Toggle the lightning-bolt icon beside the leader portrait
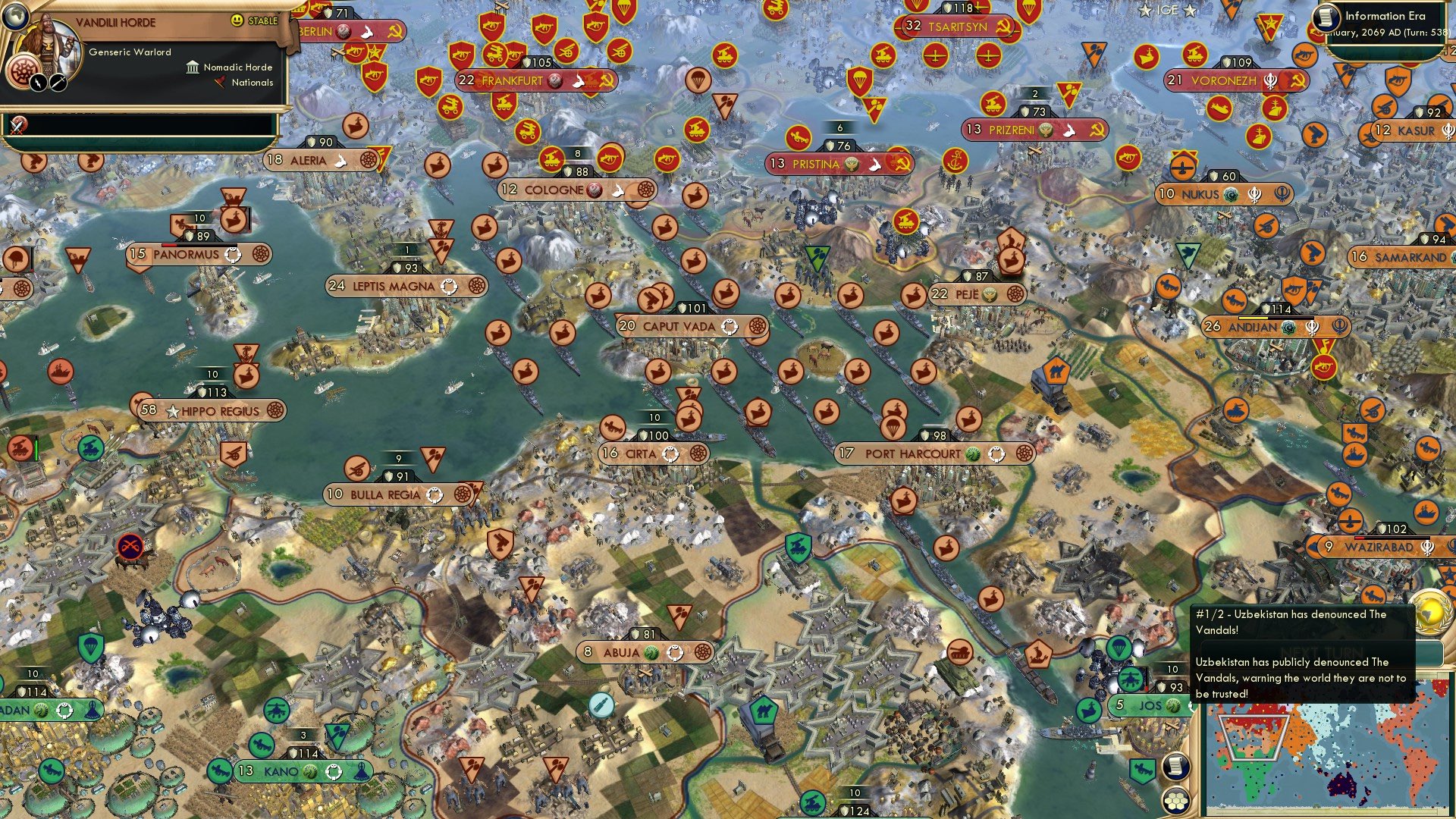Screen dimensions: 1456x819 (39, 82)
